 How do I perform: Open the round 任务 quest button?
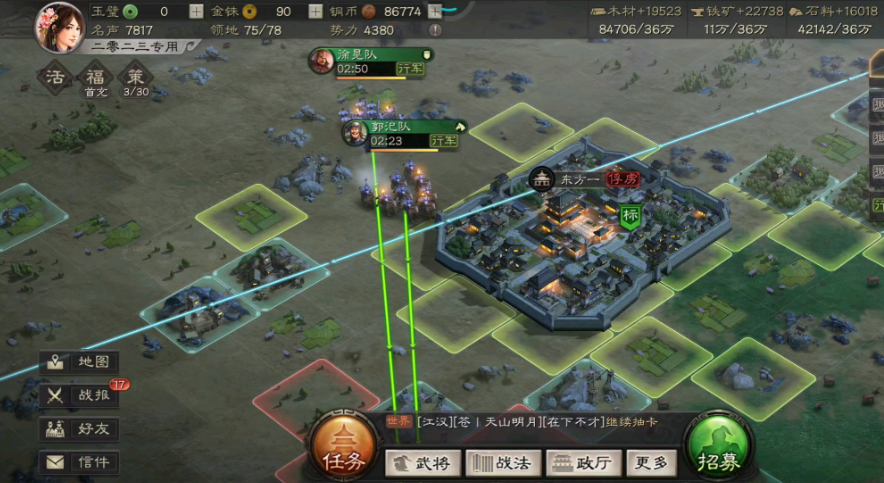[342, 449]
